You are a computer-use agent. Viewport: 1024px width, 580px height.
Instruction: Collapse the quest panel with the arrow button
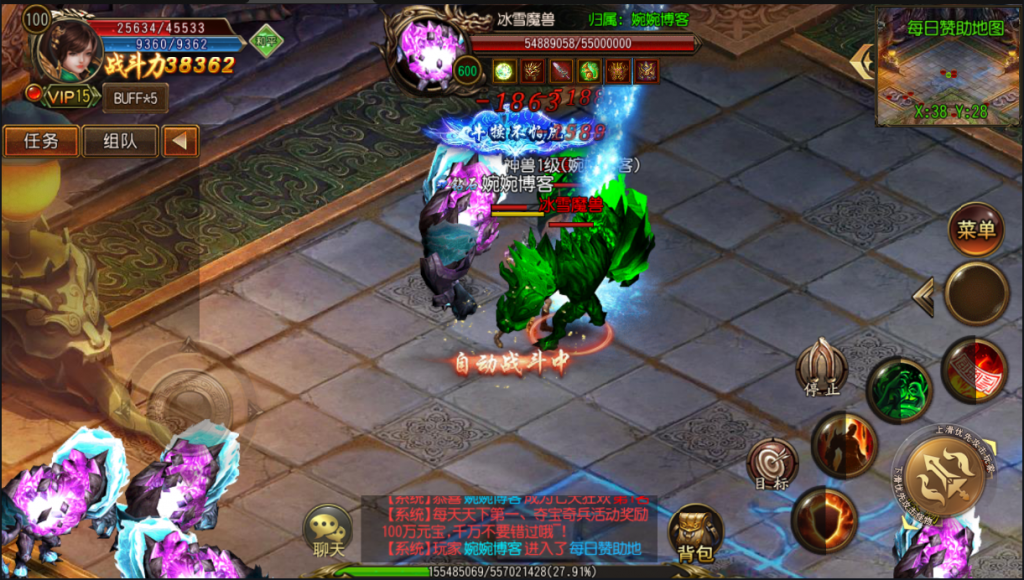[180, 141]
